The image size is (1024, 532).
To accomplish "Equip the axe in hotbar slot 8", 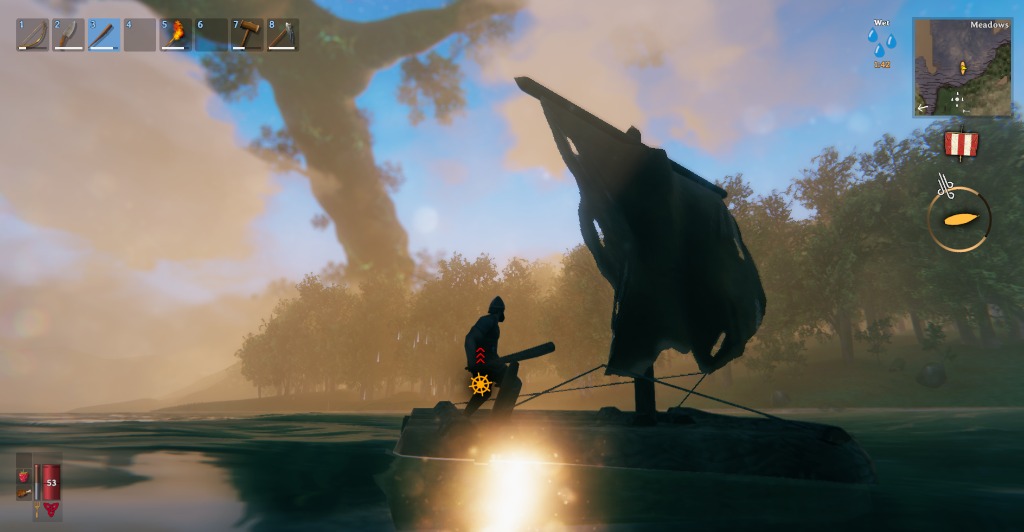I will tap(283, 35).
